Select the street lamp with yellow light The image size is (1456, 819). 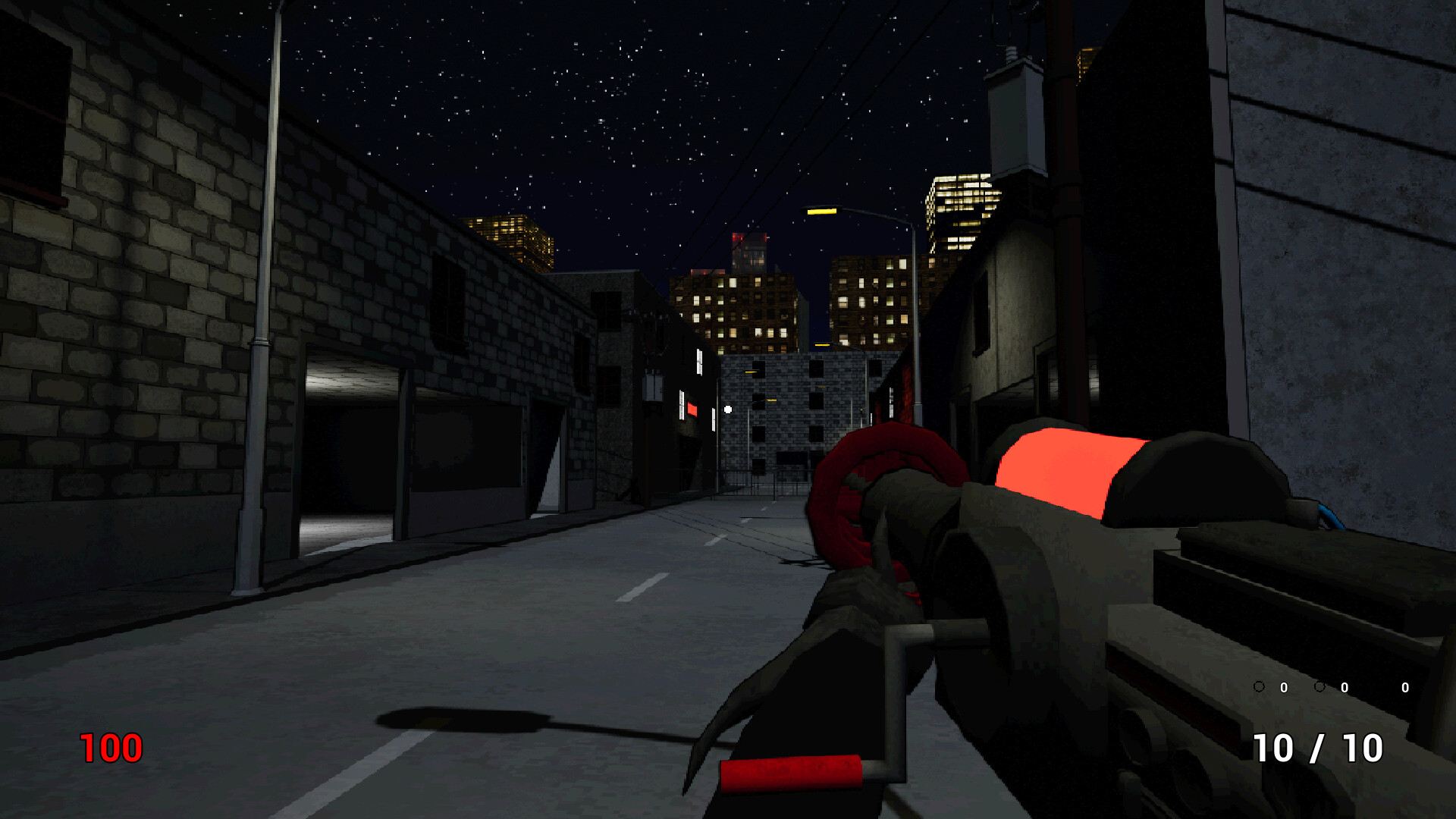pos(823,211)
